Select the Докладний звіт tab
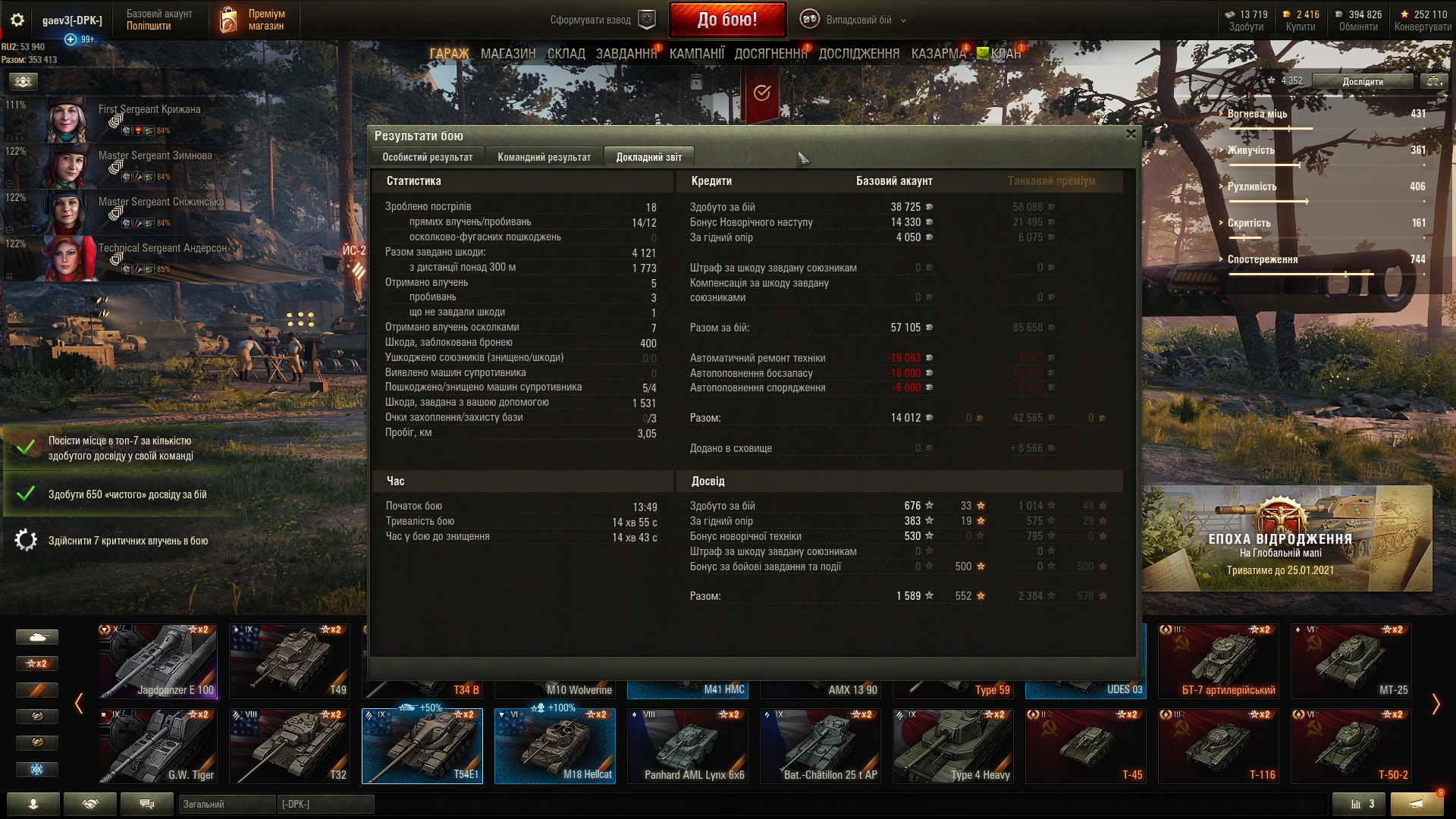 coord(648,157)
